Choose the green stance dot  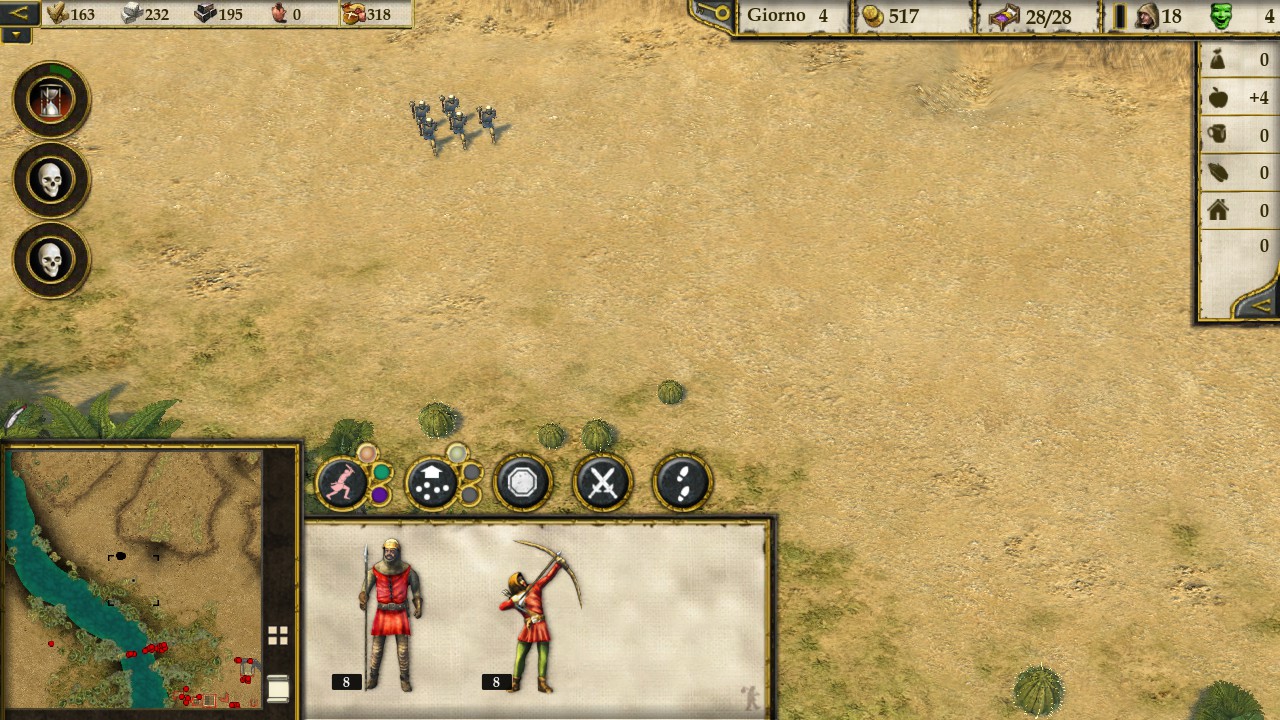click(382, 472)
